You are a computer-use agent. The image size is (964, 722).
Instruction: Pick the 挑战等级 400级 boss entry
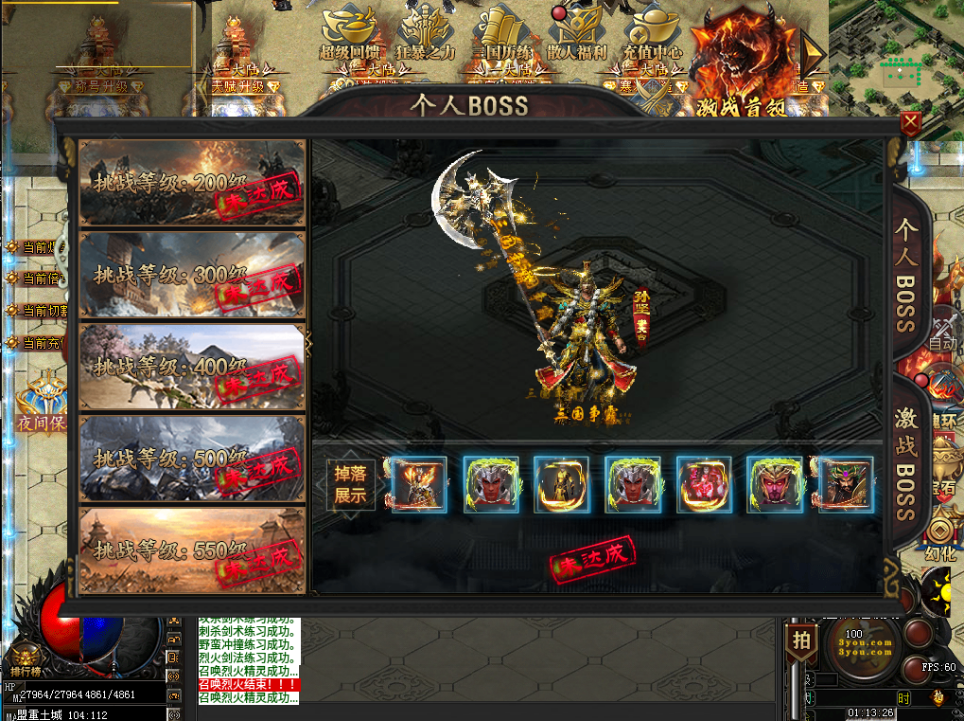point(192,366)
